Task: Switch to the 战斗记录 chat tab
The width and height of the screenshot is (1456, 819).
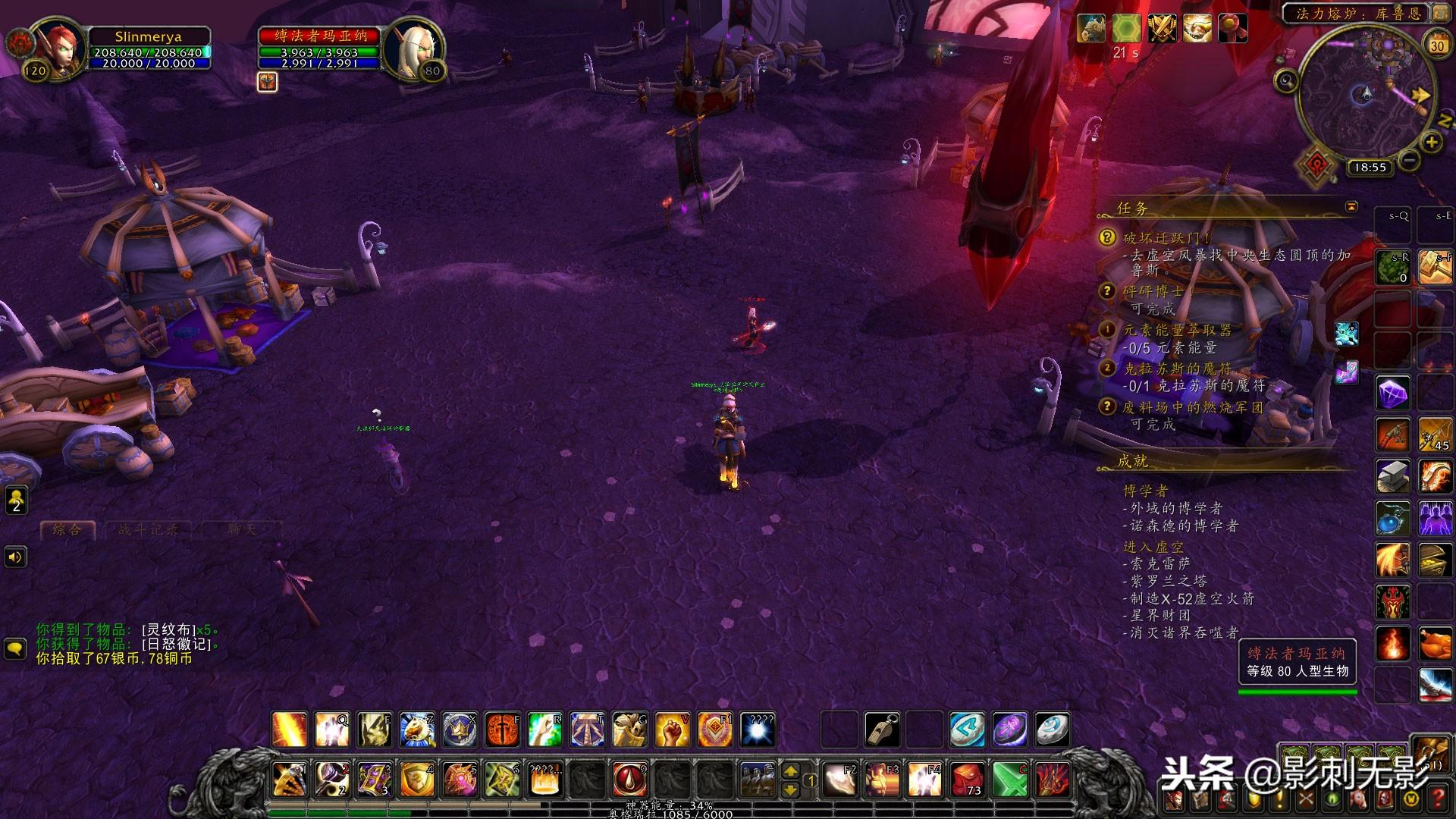Action: click(x=148, y=529)
